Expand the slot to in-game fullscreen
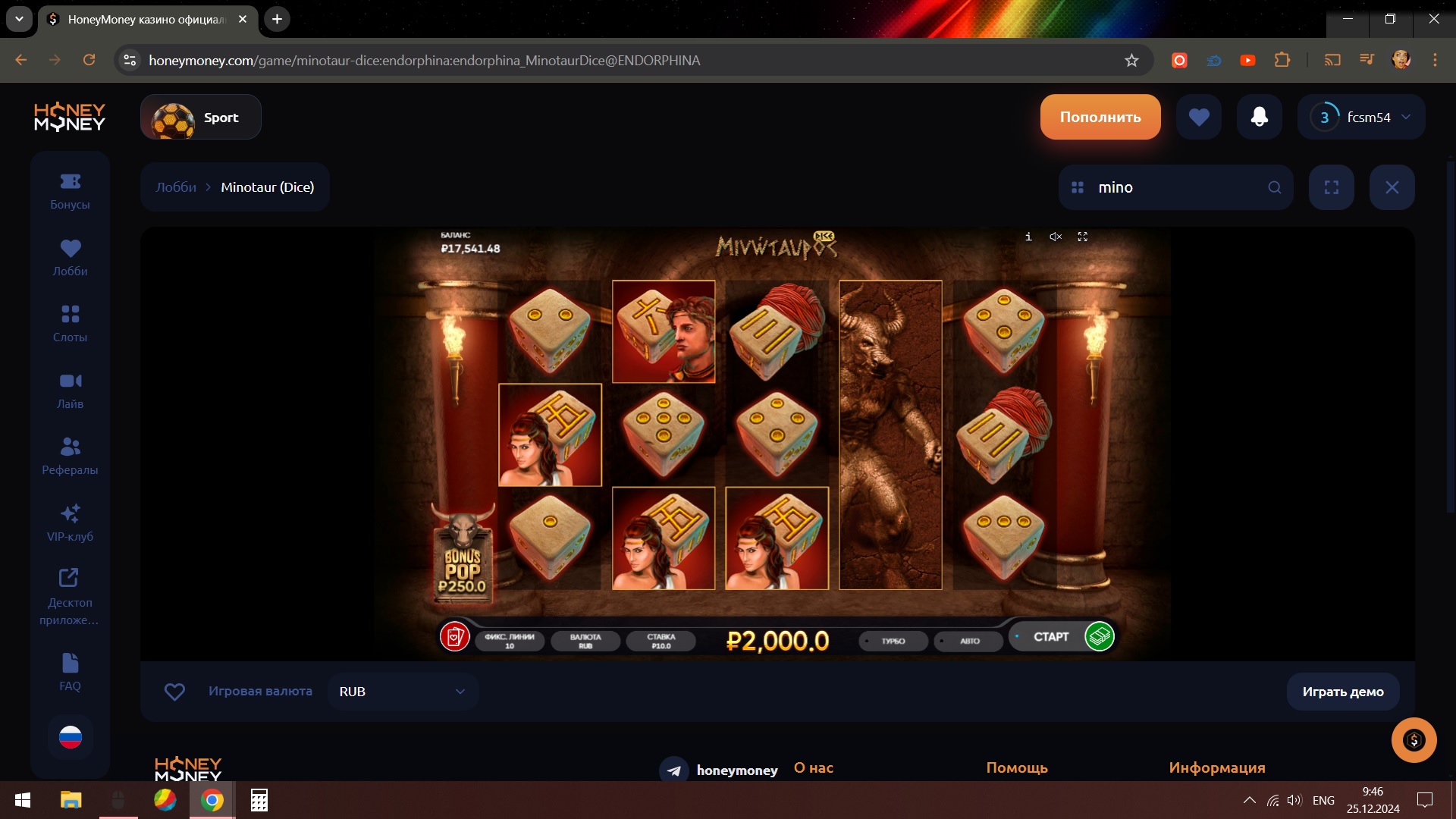Screen dimensions: 1456x819 click(1083, 237)
